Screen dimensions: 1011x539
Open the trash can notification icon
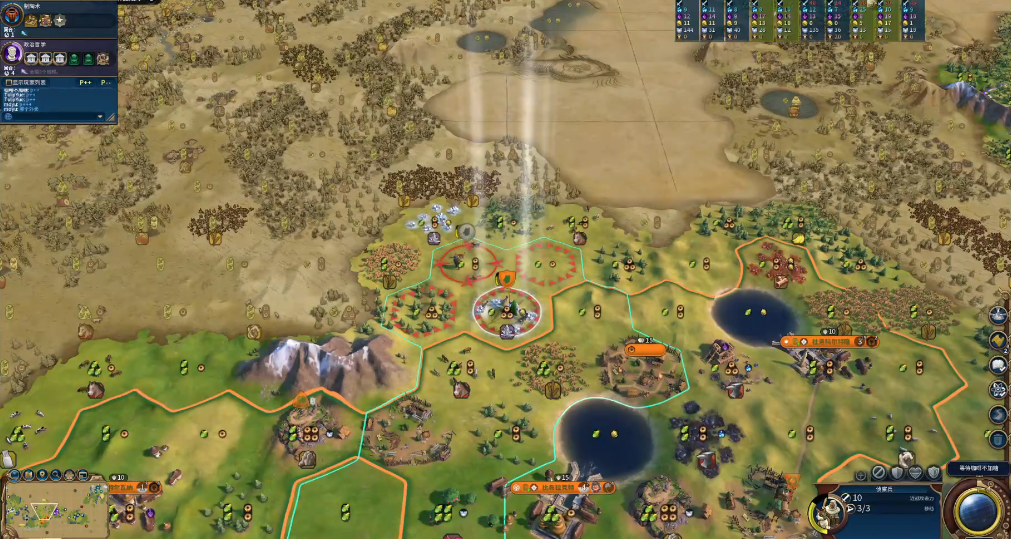[x=998, y=438]
